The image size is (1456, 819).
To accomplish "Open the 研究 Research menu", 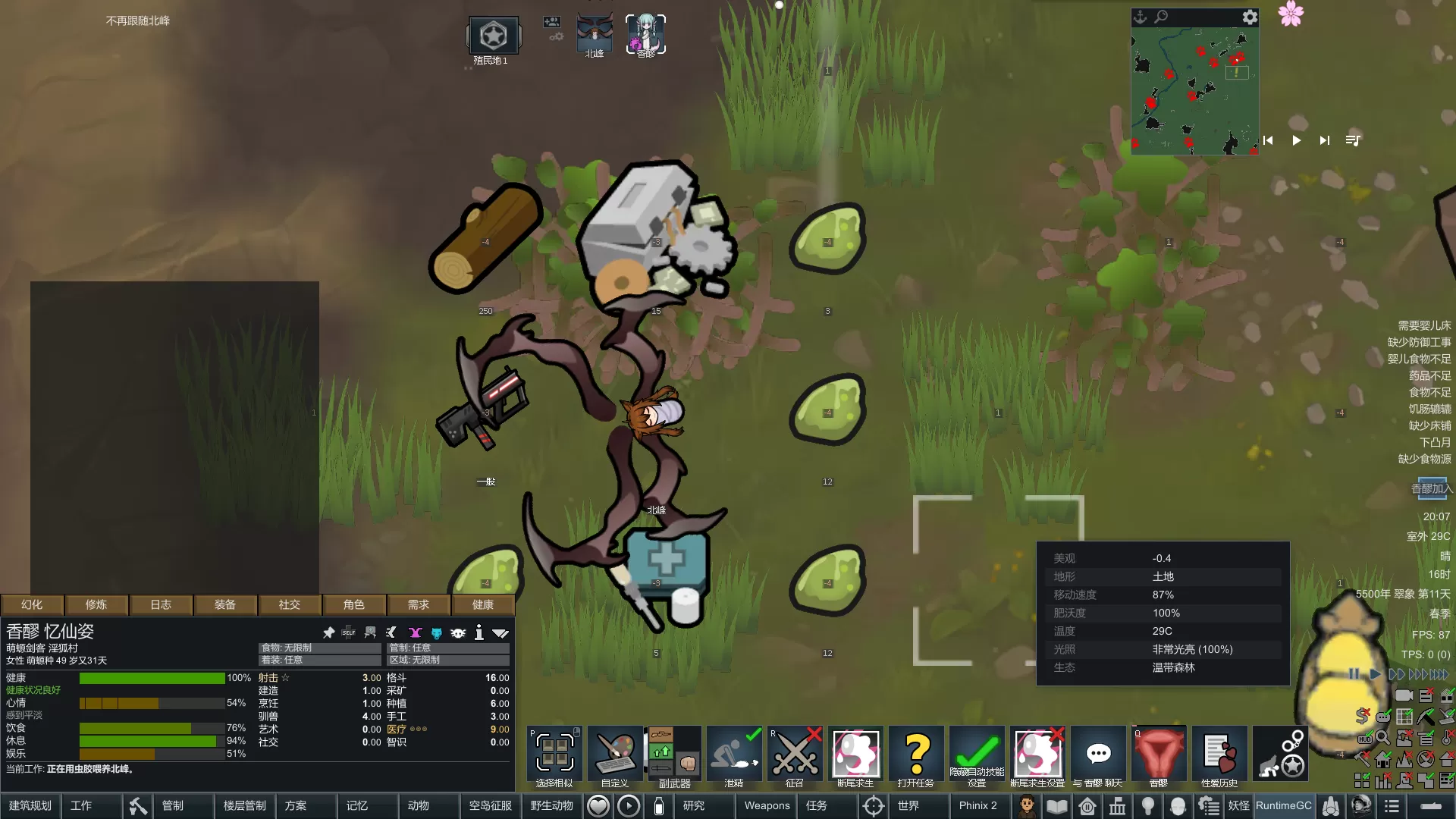I will (694, 805).
